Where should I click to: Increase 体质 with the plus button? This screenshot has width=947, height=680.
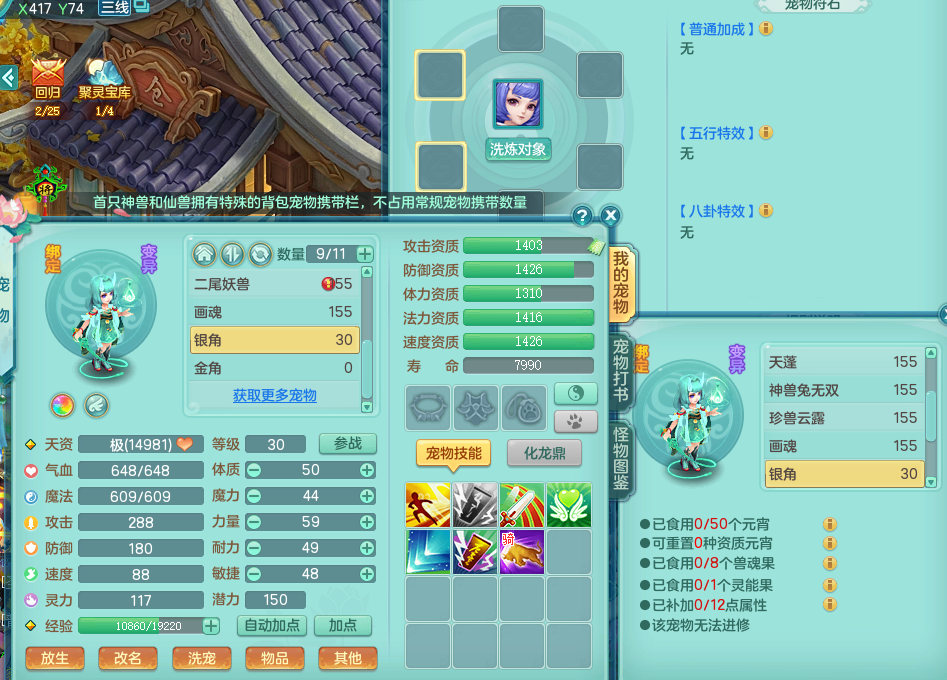tap(367, 470)
